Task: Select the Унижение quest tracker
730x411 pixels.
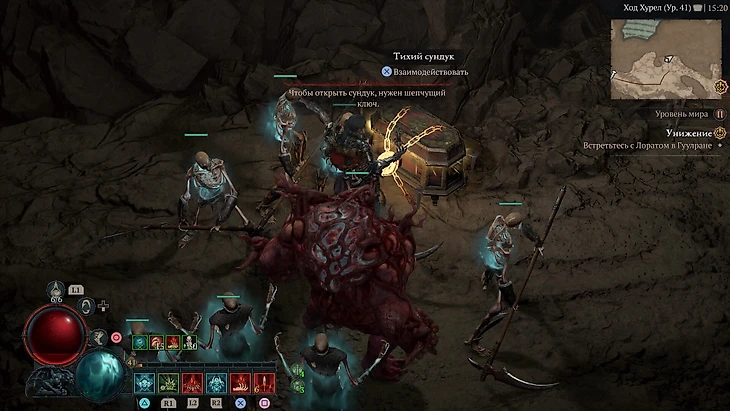Action: (x=690, y=132)
